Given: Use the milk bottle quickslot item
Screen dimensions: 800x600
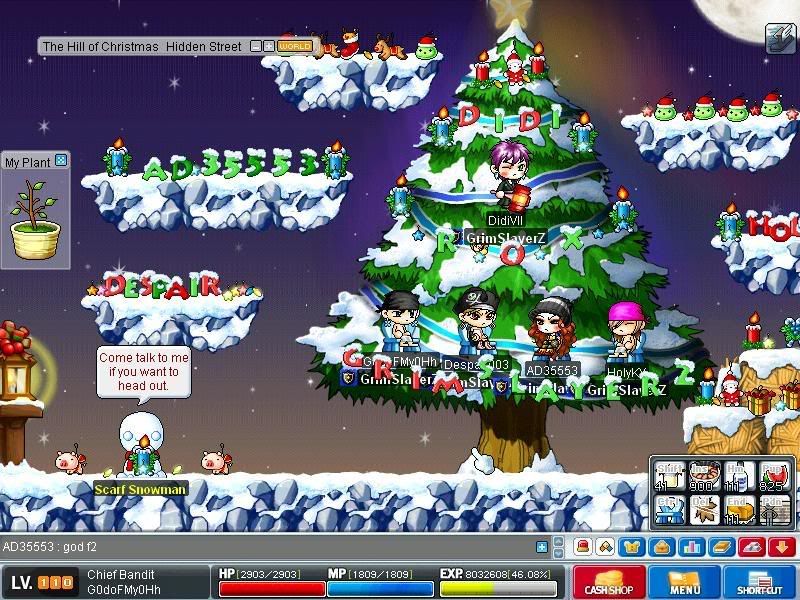Looking at the screenshot, I should [738, 477].
